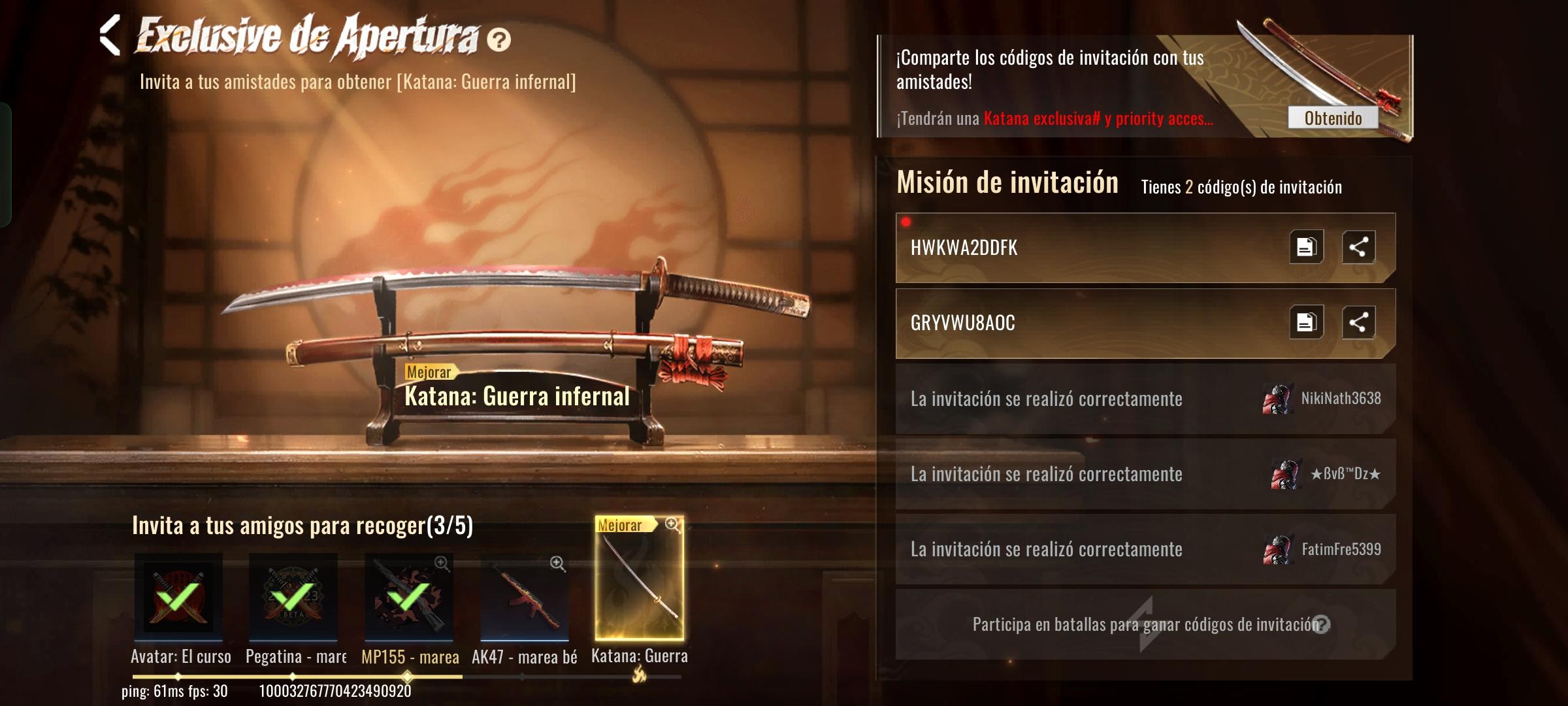Share the invitation code HWKWA2DDFK
Screen dimensions: 1568x706
(x=1358, y=248)
